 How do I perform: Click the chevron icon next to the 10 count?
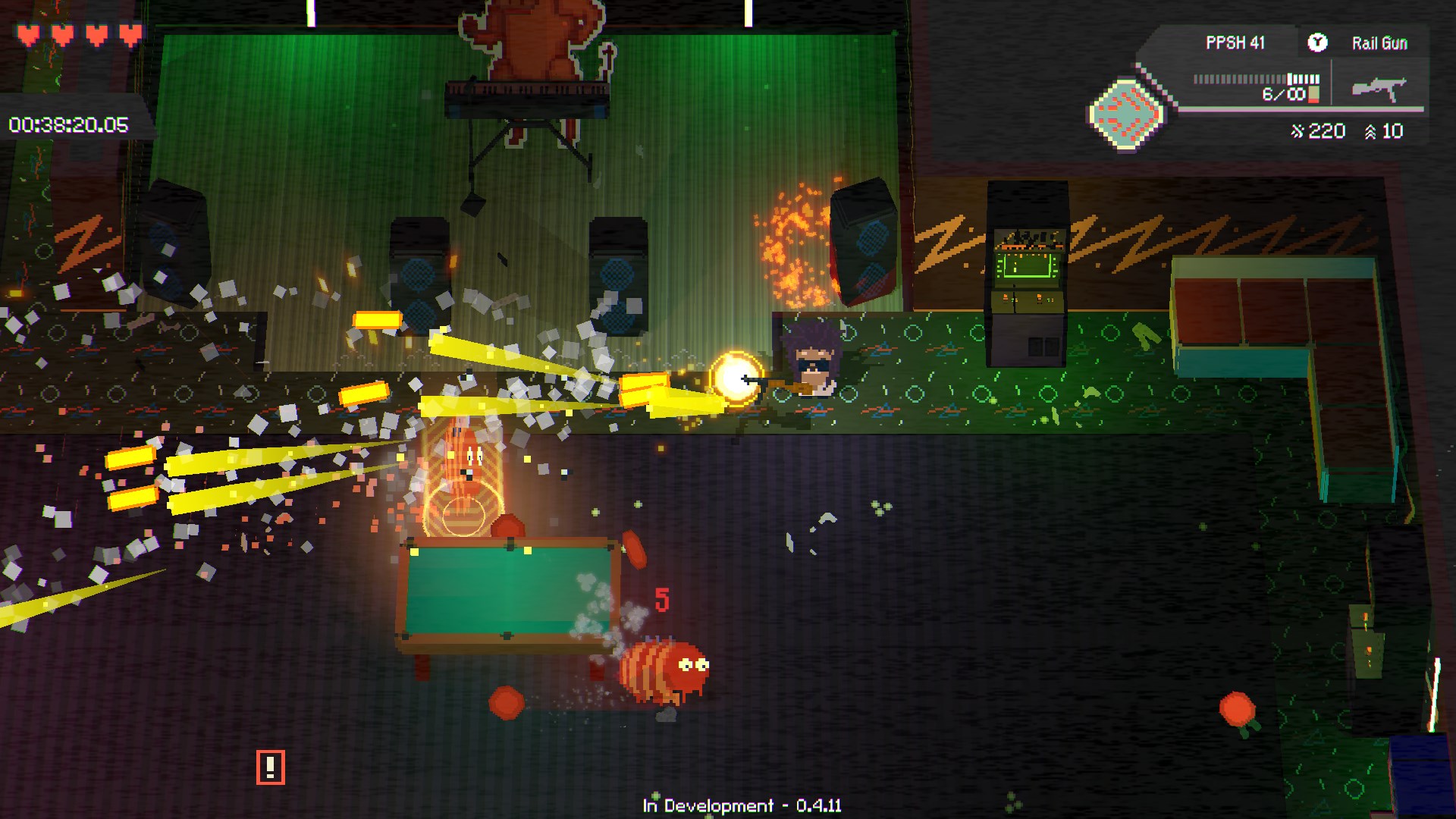[x=1370, y=130]
